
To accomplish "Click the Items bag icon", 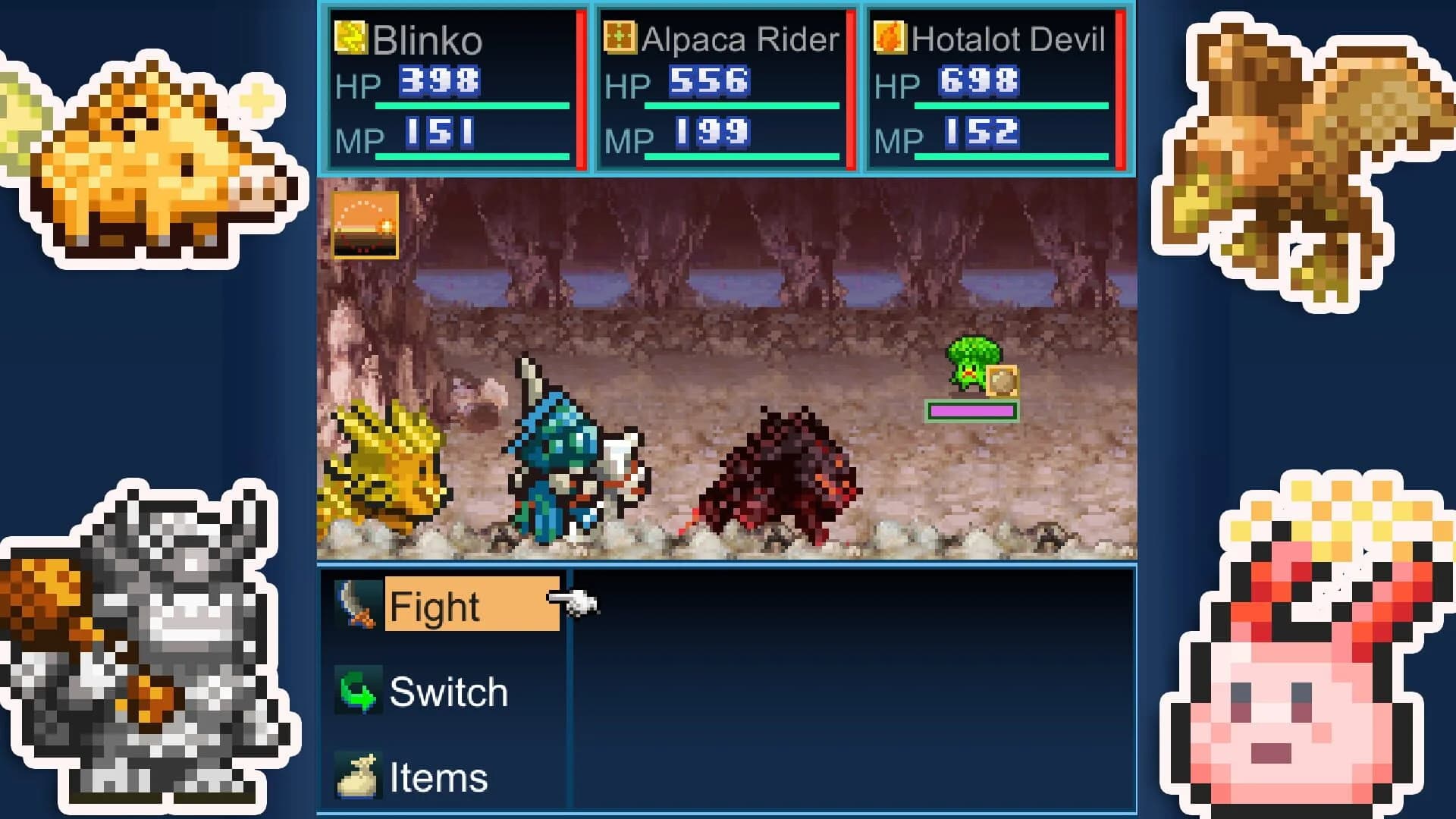I will point(358,776).
